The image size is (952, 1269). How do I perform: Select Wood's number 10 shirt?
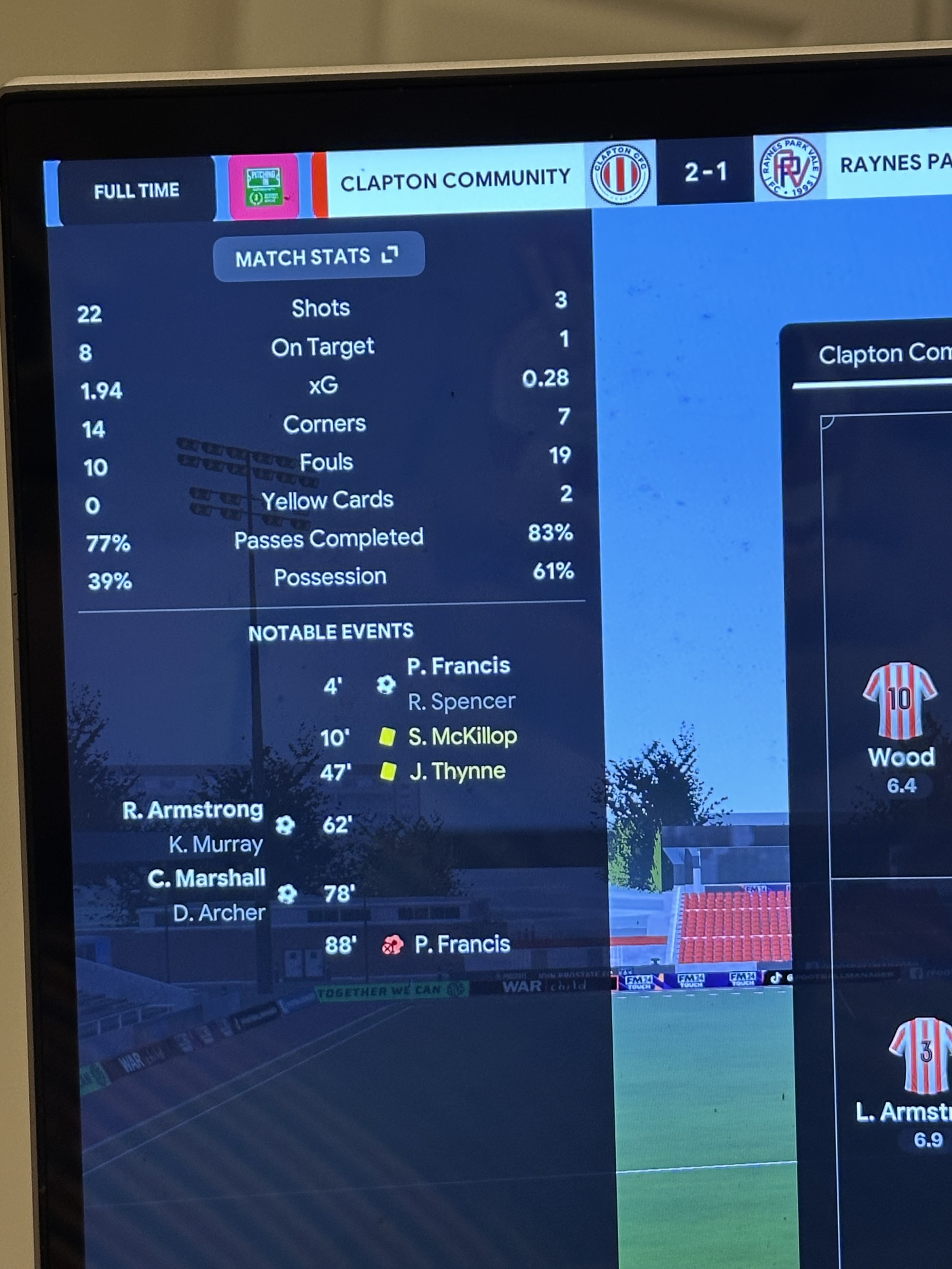coord(900,700)
